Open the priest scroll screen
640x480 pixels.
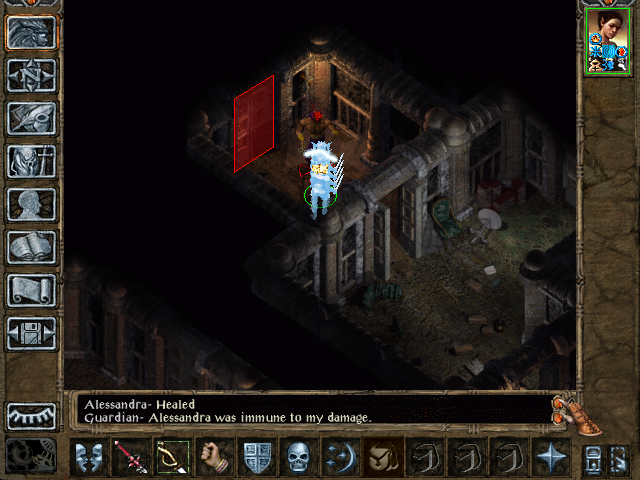click(32, 290)
